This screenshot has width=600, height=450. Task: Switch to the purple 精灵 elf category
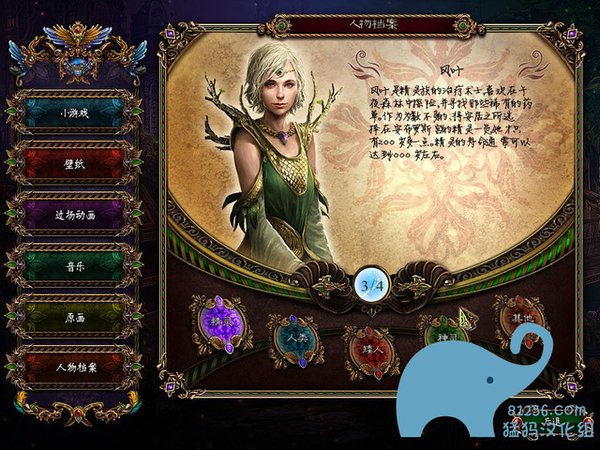click(x=222, y=323)
